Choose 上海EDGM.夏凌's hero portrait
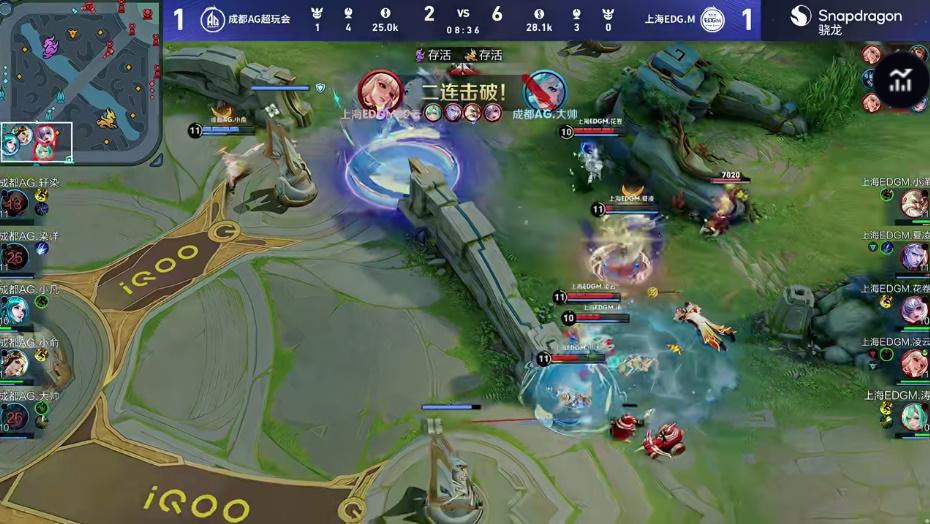Viewport: 930px width, 524px height. point(914,257)
